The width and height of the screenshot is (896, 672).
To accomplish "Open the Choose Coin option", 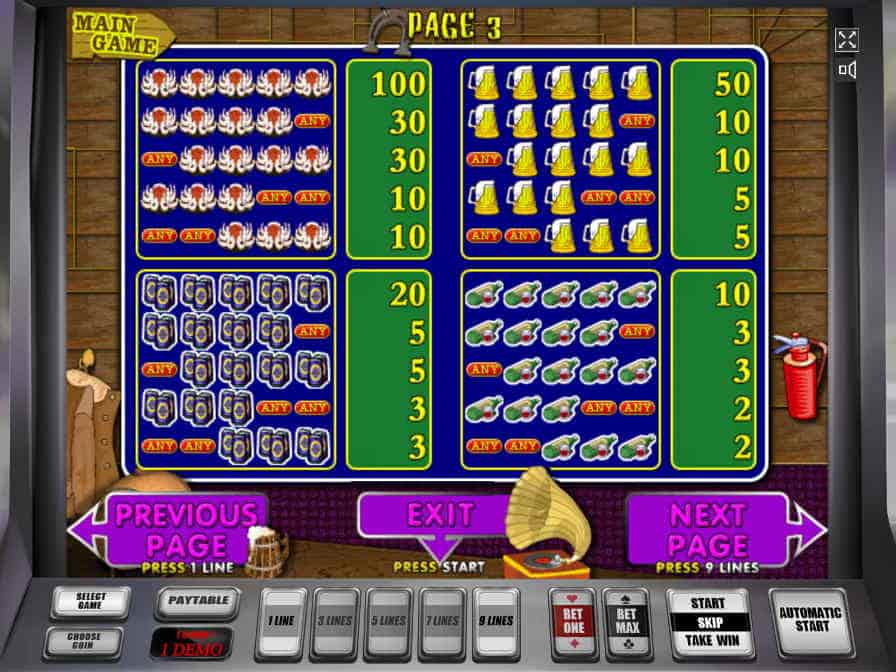I will click(x=91, y=641).
